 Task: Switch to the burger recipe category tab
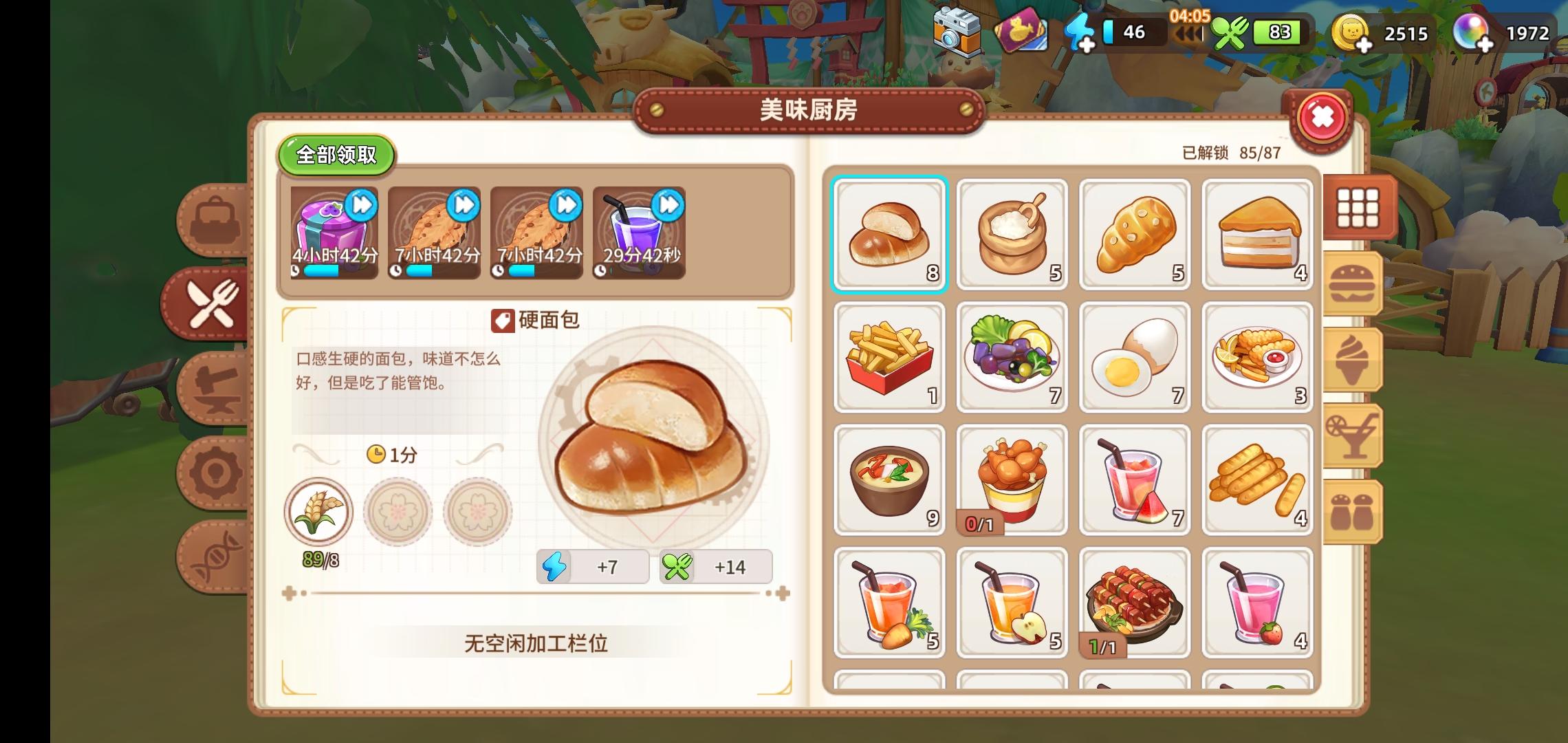tap(1353, 283)
